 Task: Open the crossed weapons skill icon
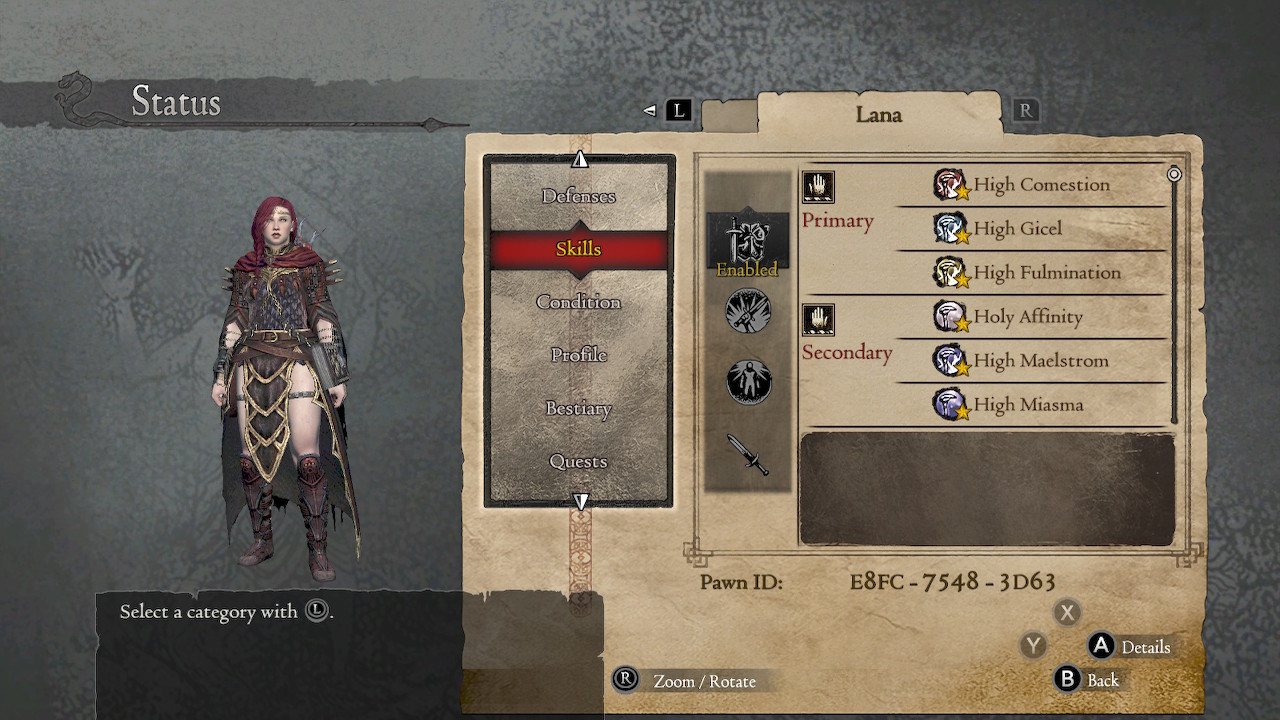coord(748,312)
